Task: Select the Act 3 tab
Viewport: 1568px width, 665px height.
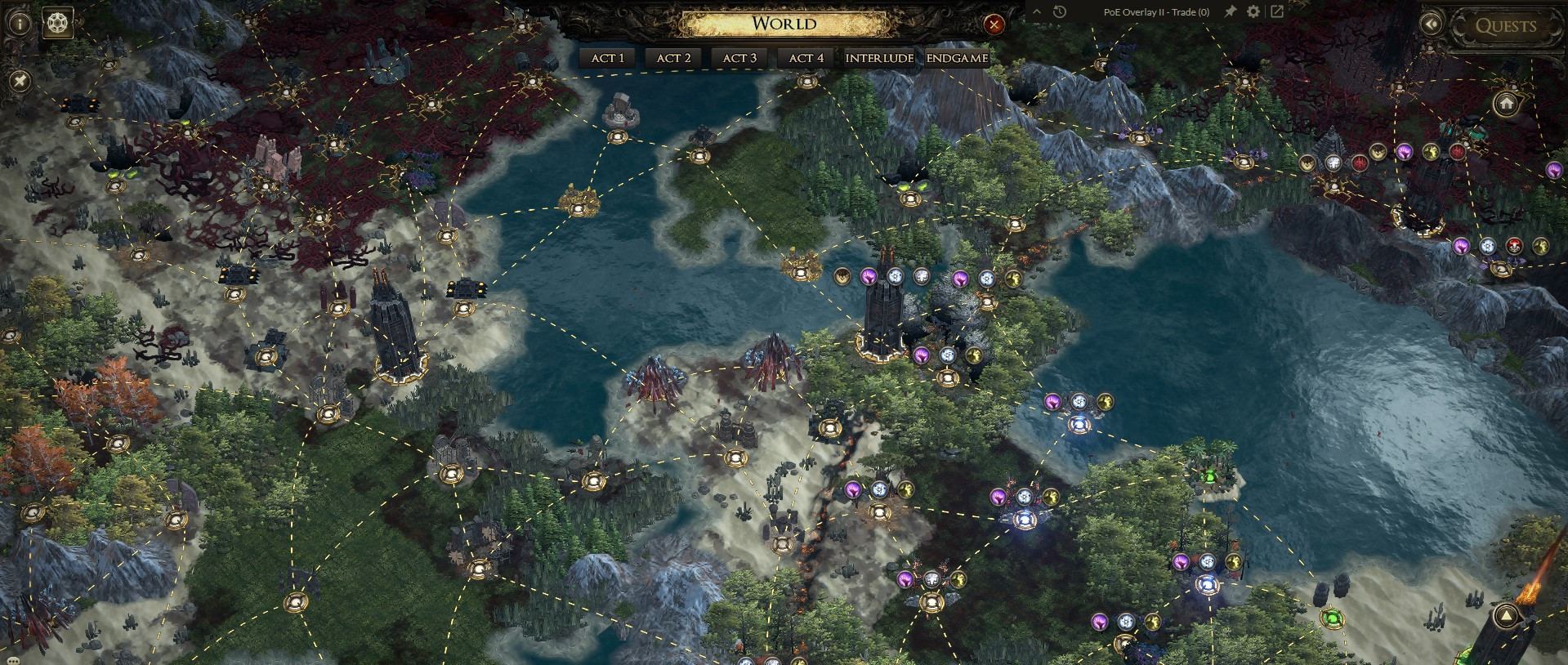Action: tap(739, 58)
